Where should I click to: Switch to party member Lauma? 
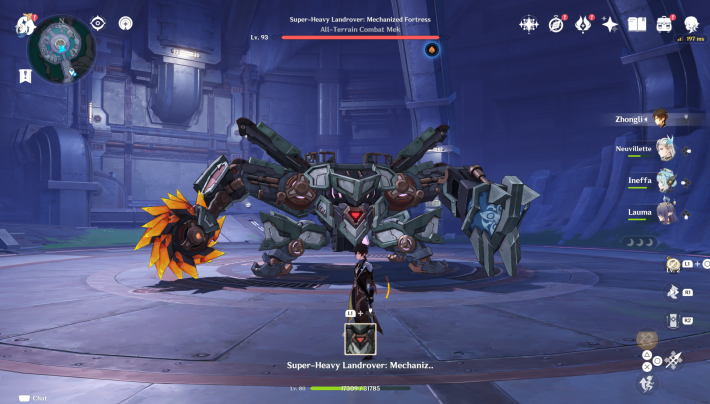667,214
